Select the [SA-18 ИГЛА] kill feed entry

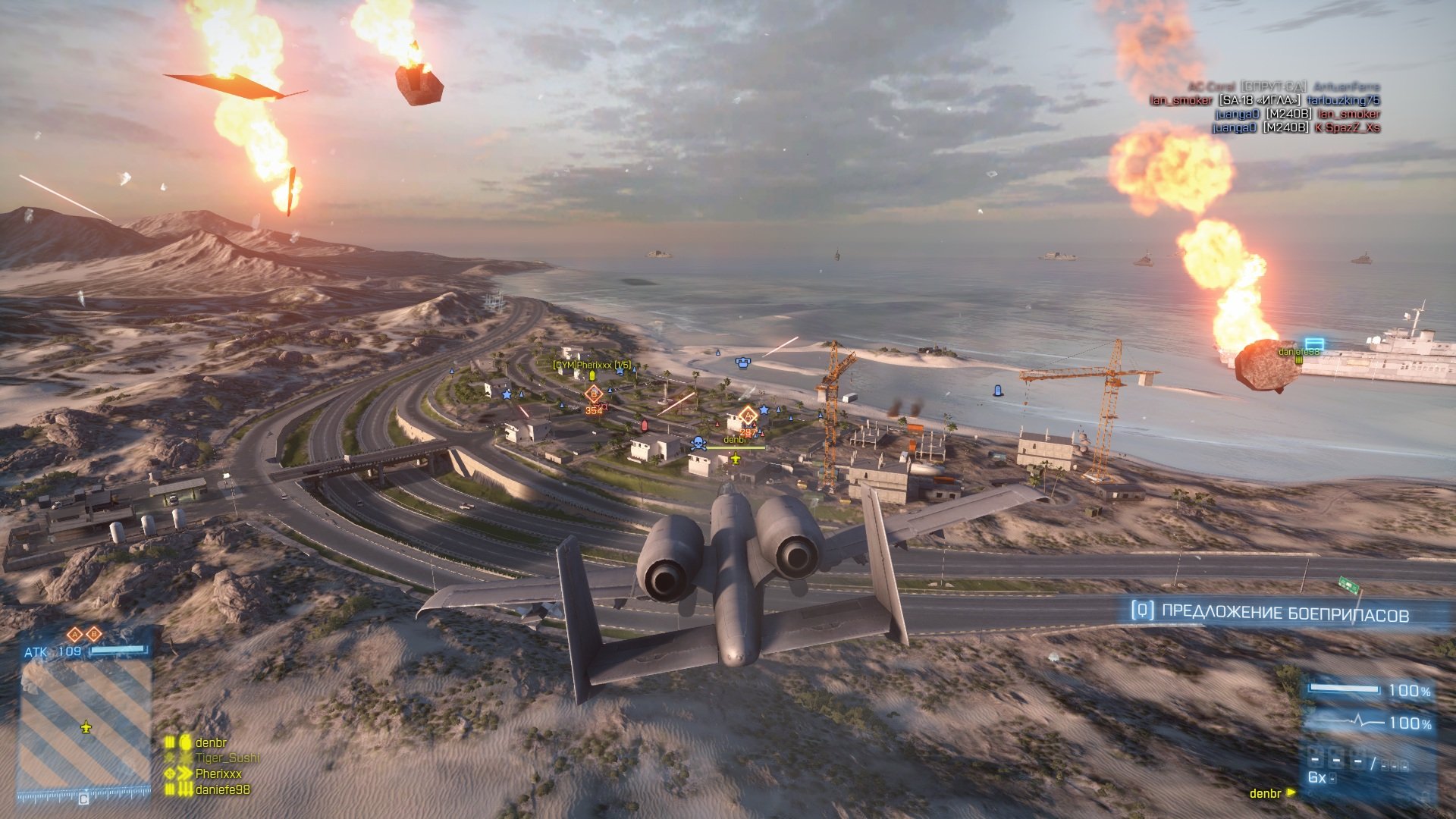point(1260,100)
